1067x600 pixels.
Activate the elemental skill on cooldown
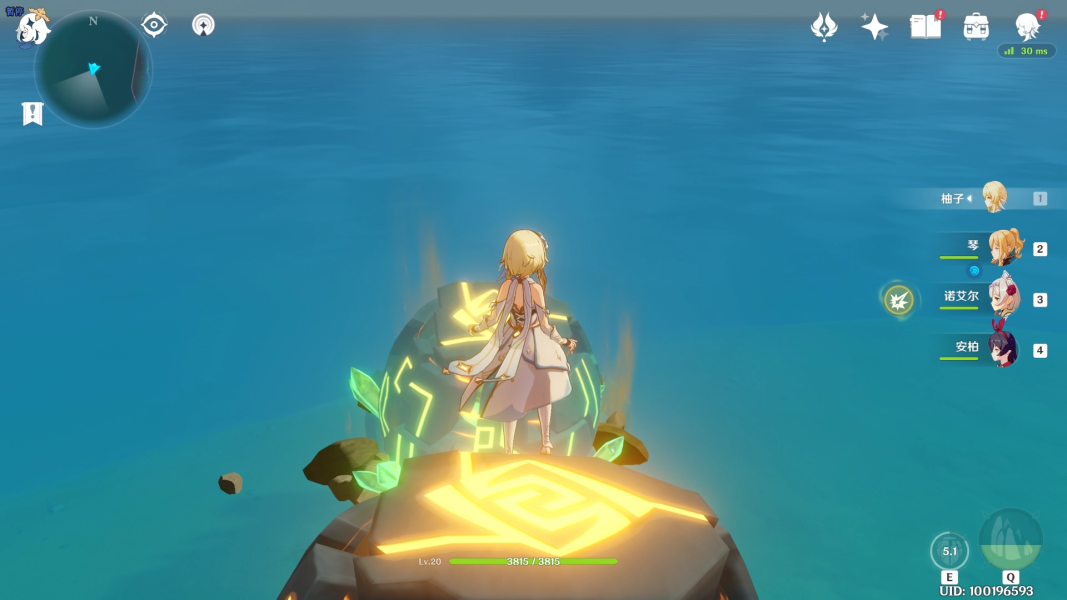click(x=949, y=551)
